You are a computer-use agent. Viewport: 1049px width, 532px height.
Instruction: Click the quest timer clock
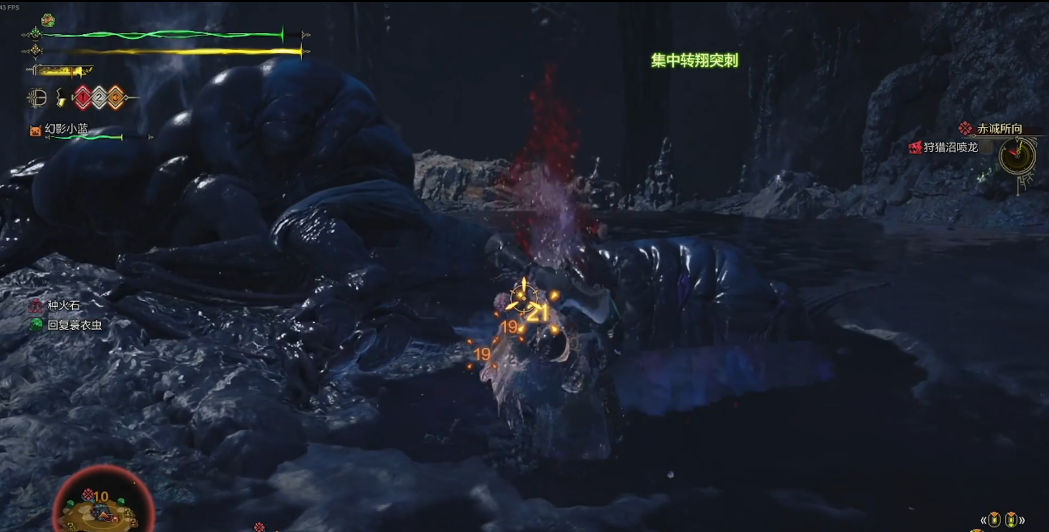point(1016,155)
